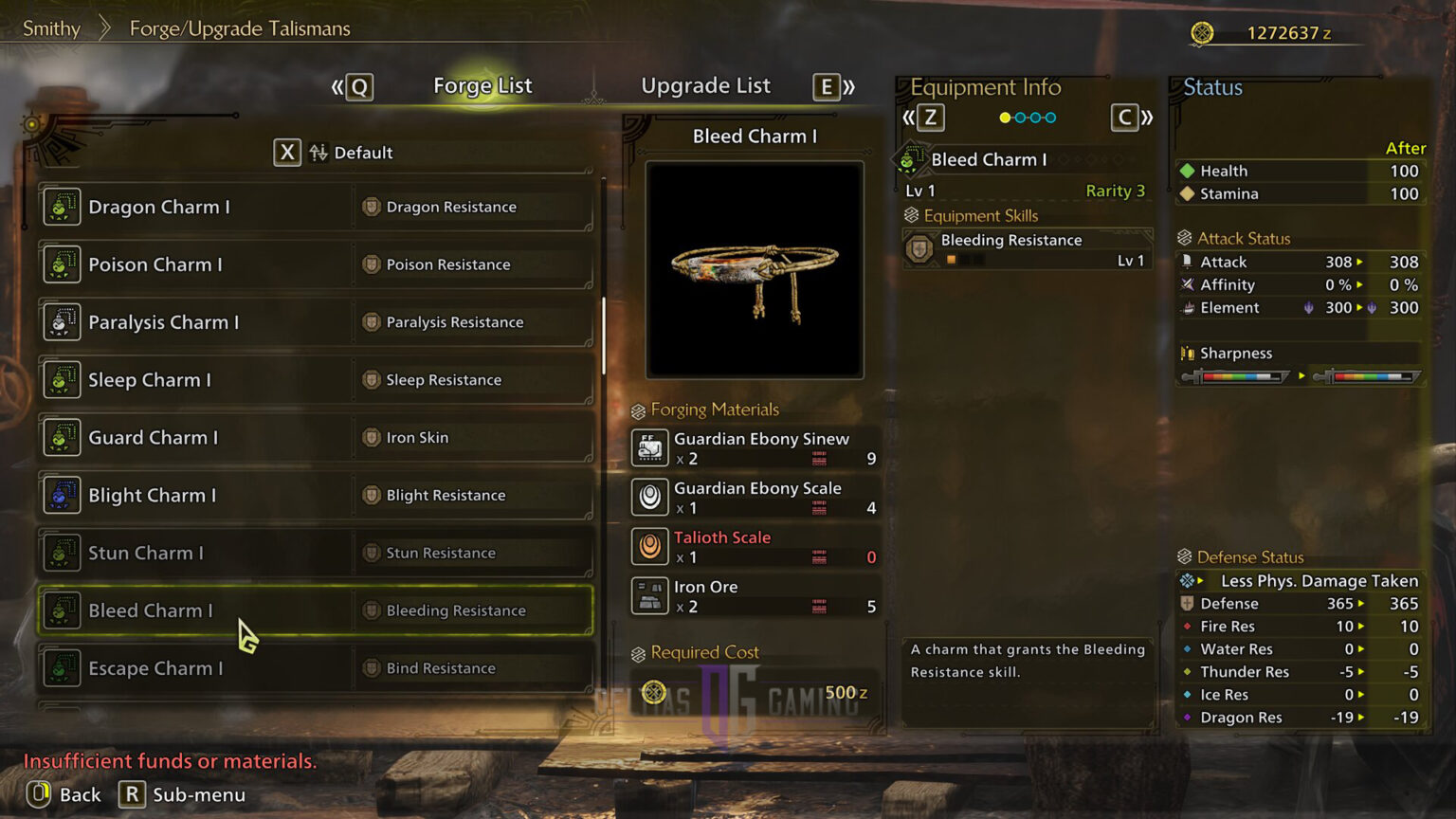This screenshot has height=819, width=1456.
Task: Switch to the Forge List tab
Action: coord(482,86)
